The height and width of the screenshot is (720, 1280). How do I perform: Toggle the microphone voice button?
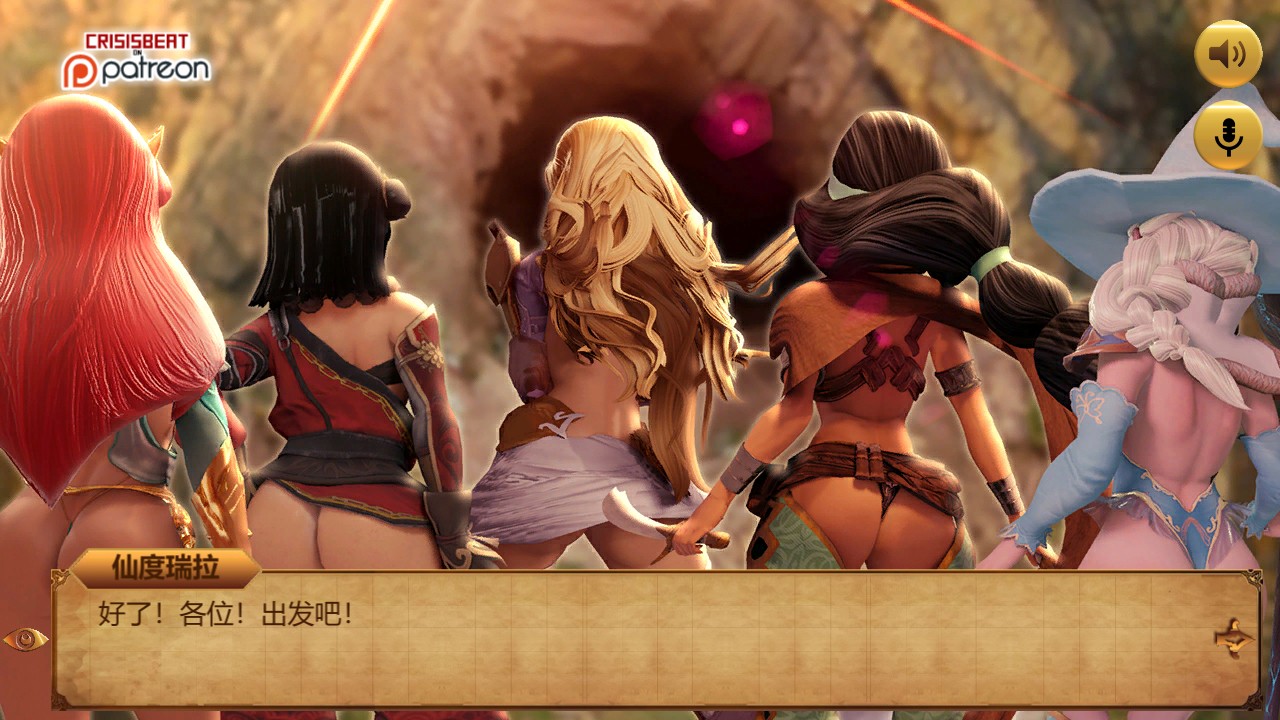[1228, 135]
